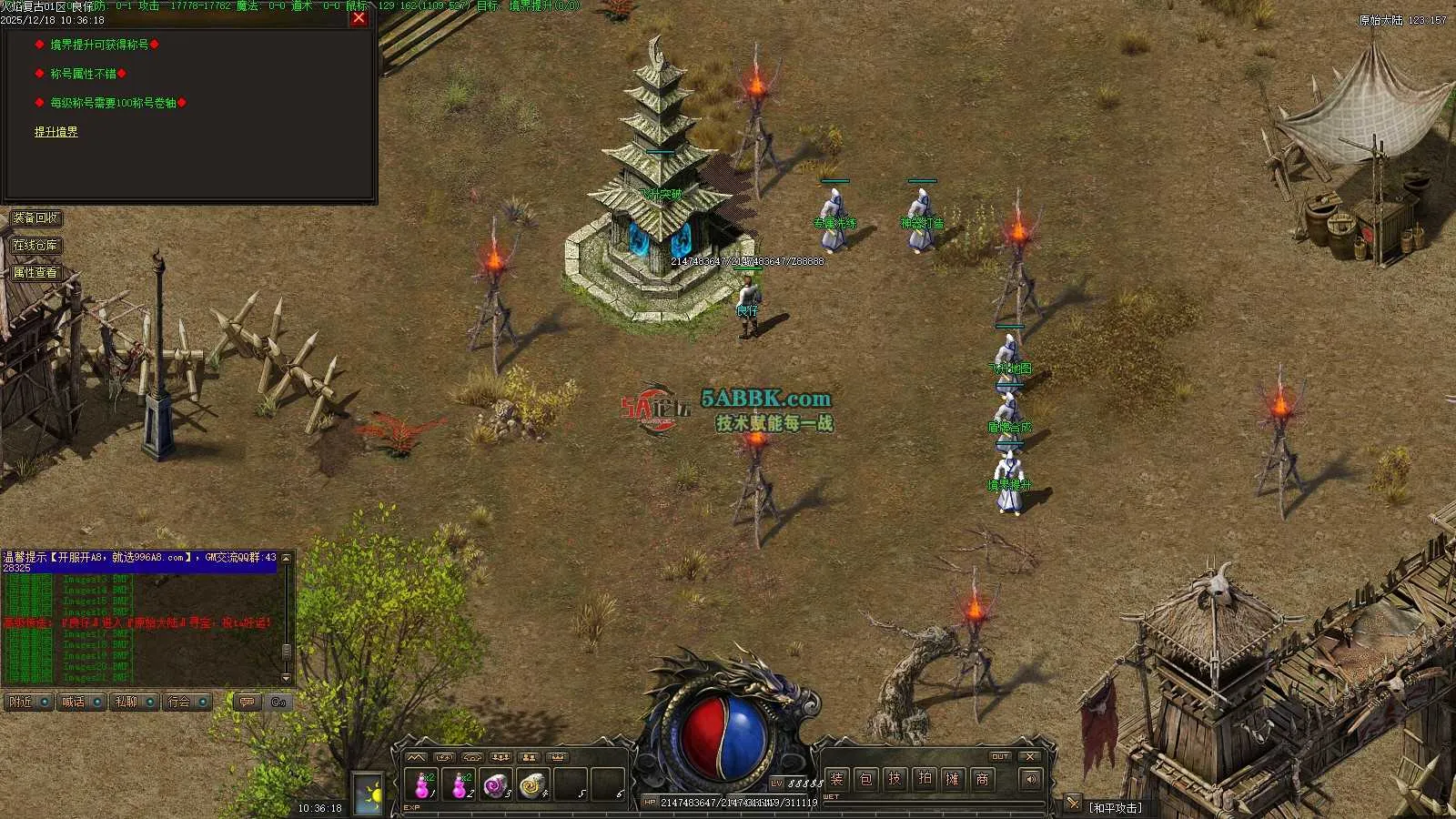1456x819 pixels.
Task: Open the 技 skills panel
Action: [895, 779]
